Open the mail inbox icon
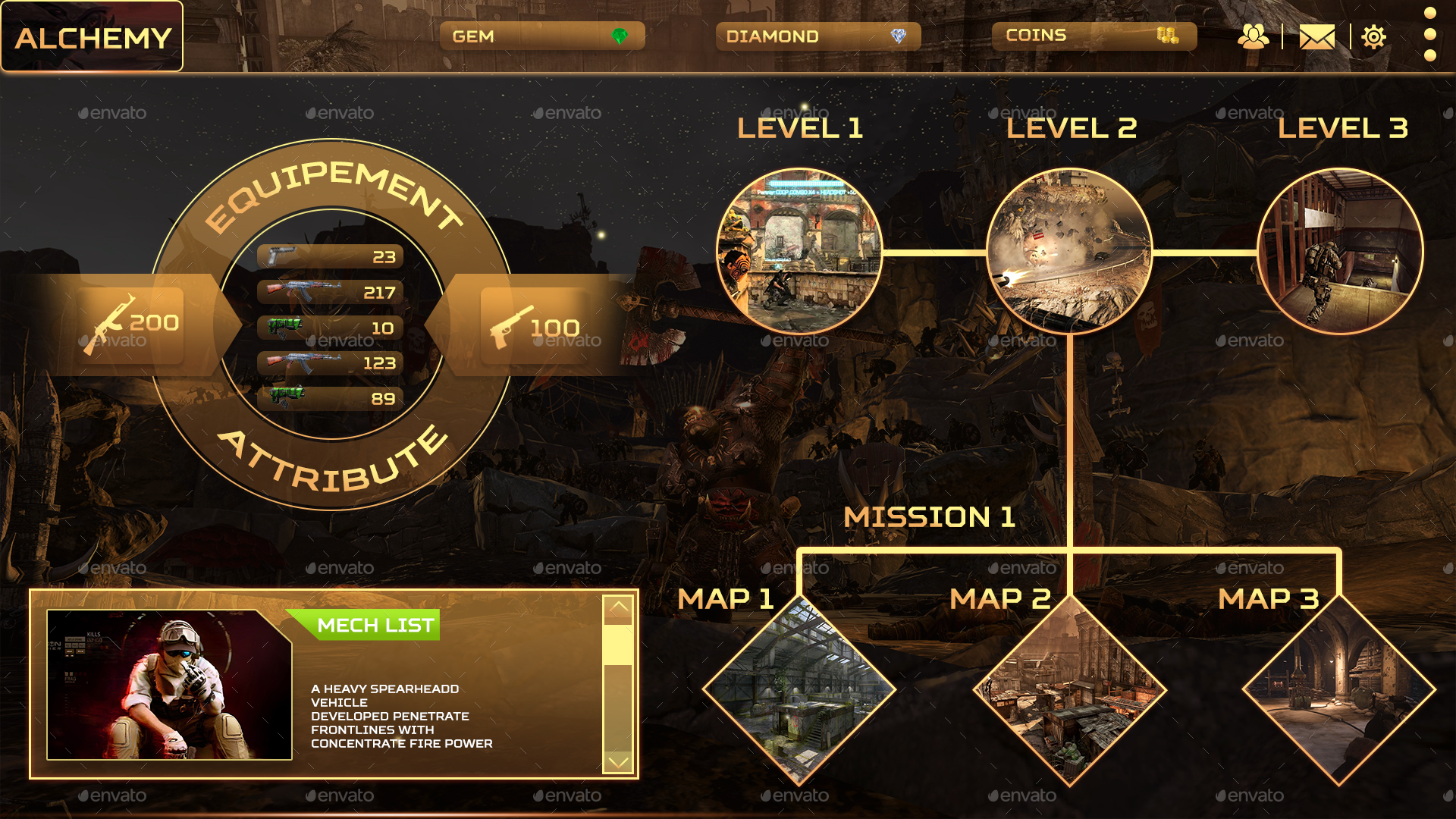The width and height of the screenshot is (1456, 819). (x=1317, y=35)
